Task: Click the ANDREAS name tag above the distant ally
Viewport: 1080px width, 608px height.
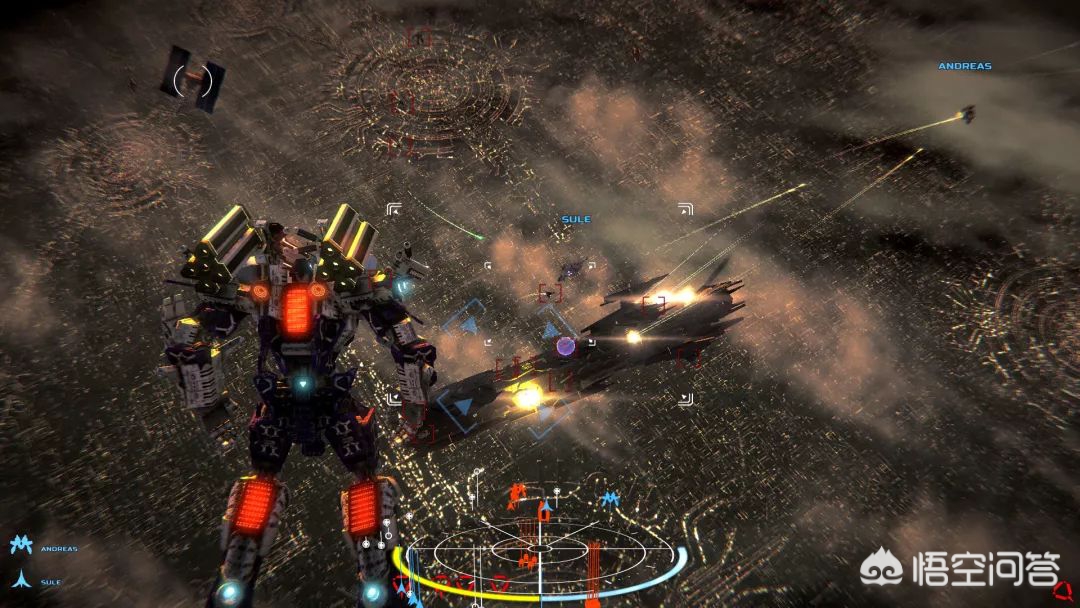Action: click(964, 66)
